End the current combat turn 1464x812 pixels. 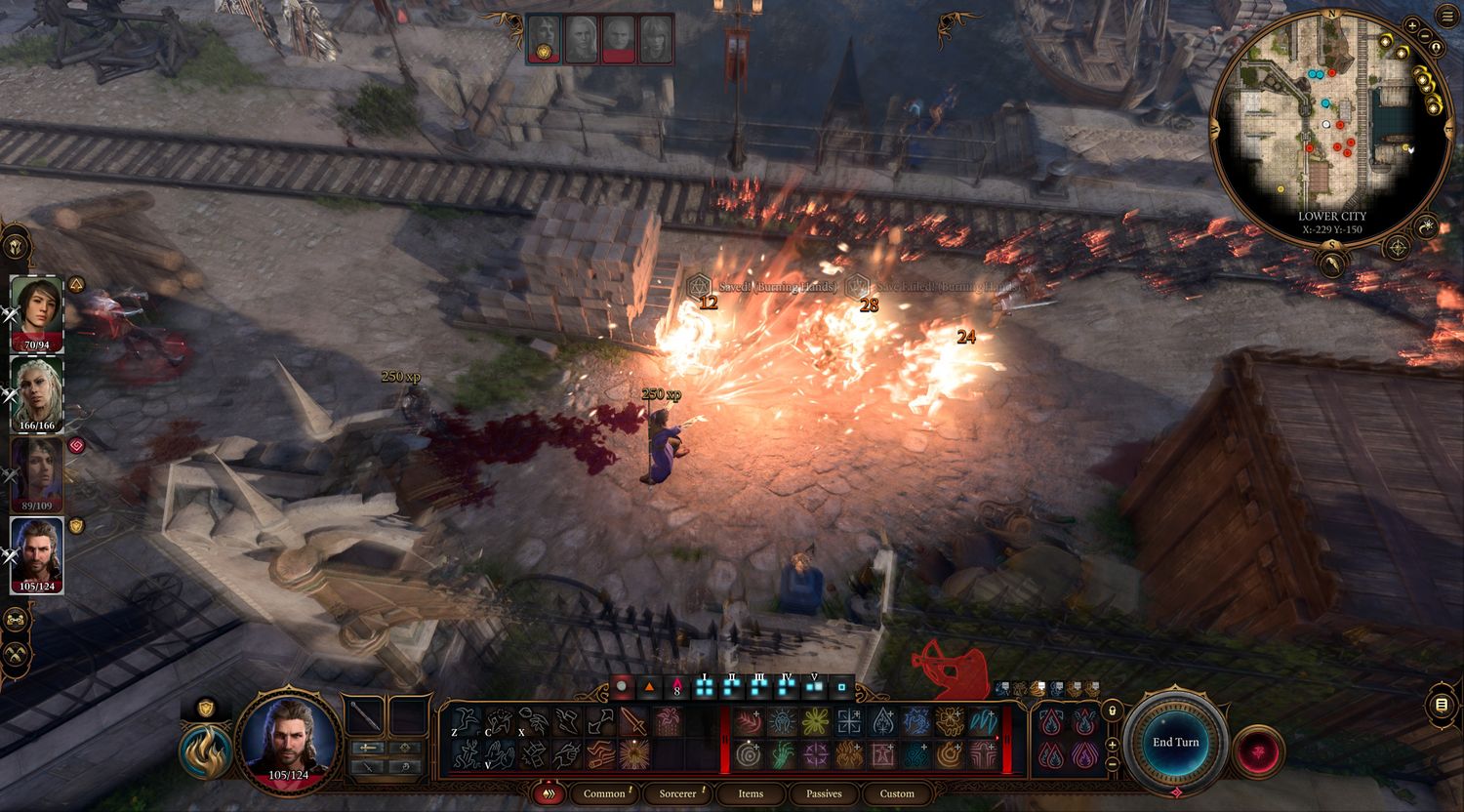[1175, 742]
